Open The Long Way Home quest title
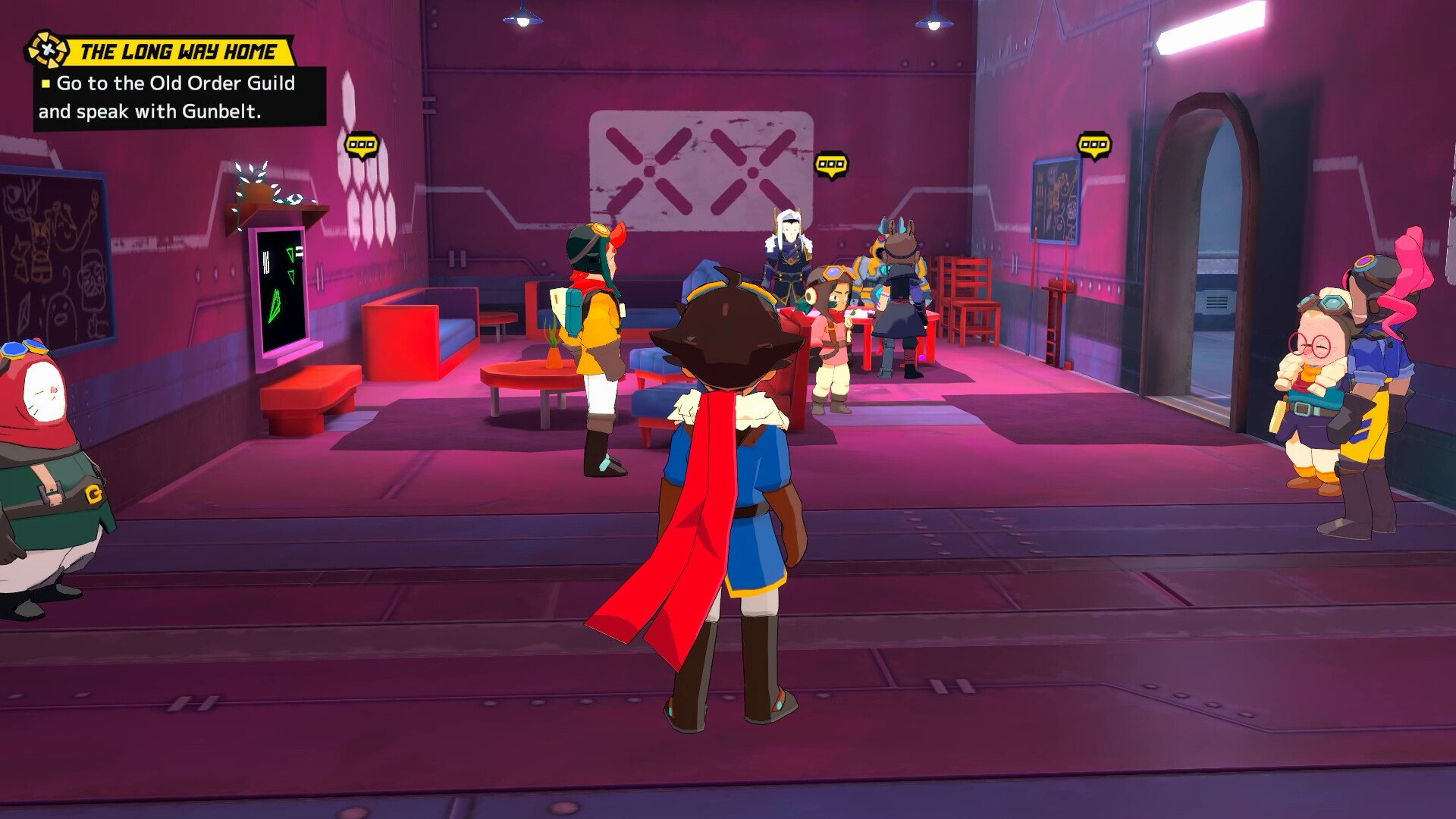 (x=178, y=52)
